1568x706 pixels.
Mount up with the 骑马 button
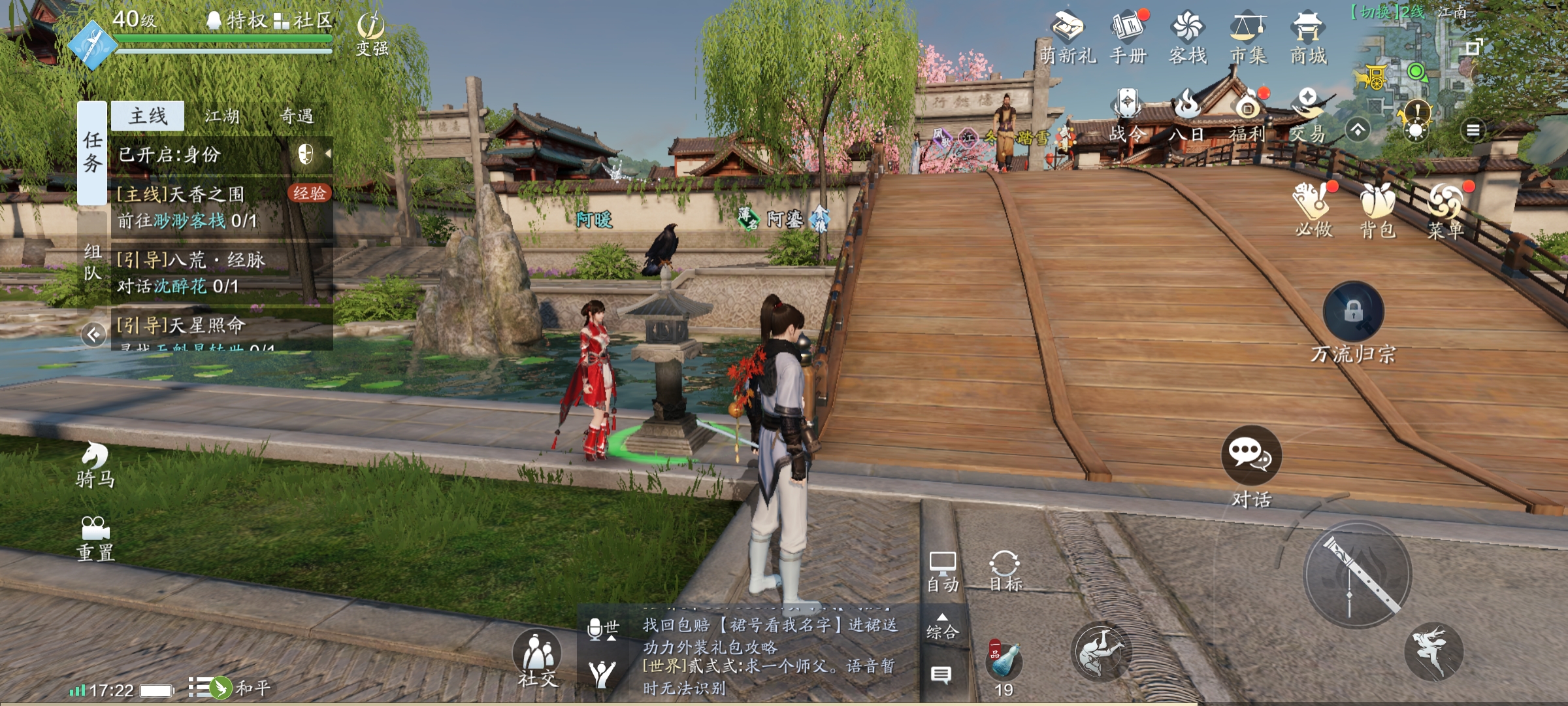[95, 464]
